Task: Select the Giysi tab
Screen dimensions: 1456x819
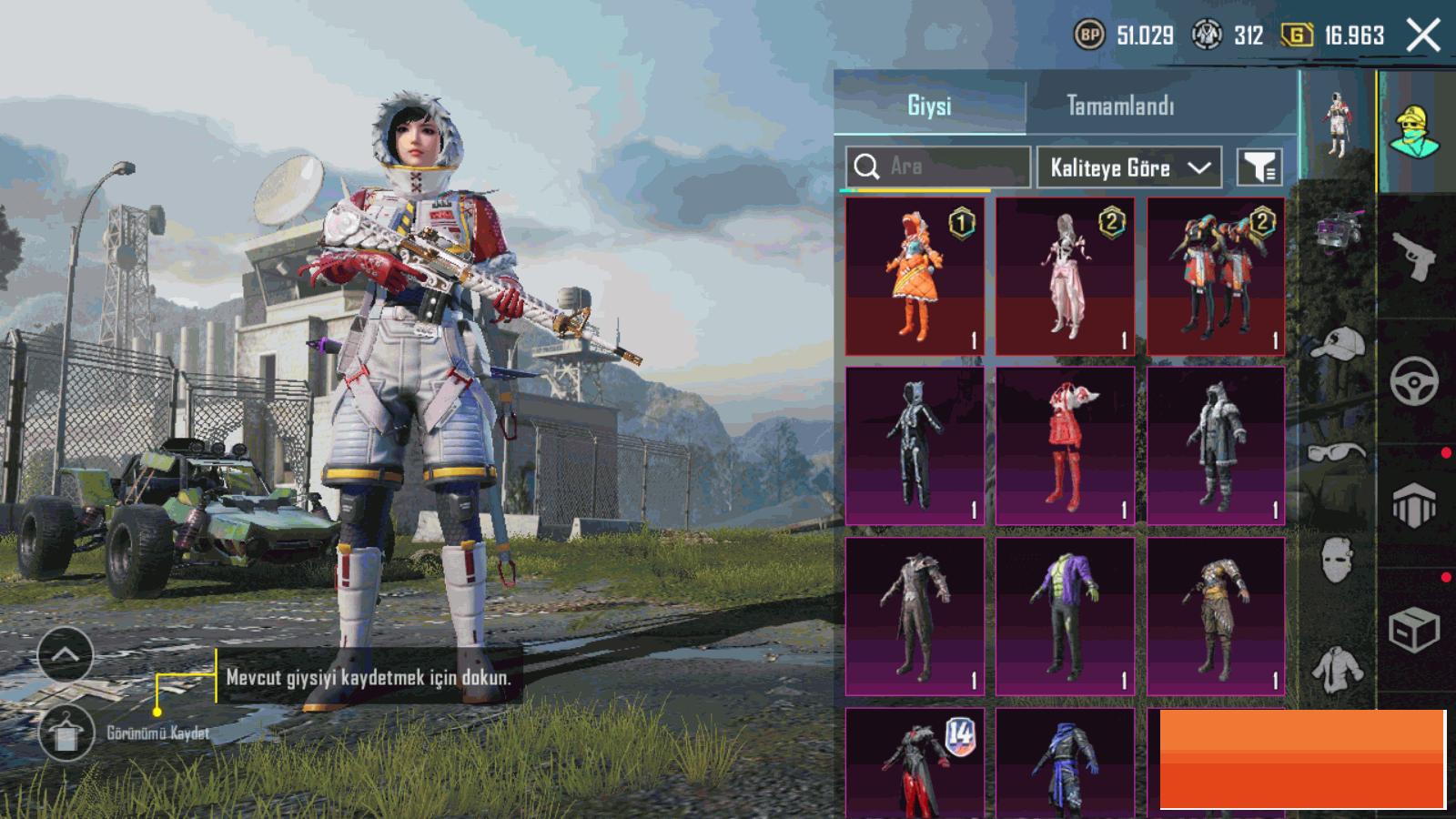Action: (929, 106)
